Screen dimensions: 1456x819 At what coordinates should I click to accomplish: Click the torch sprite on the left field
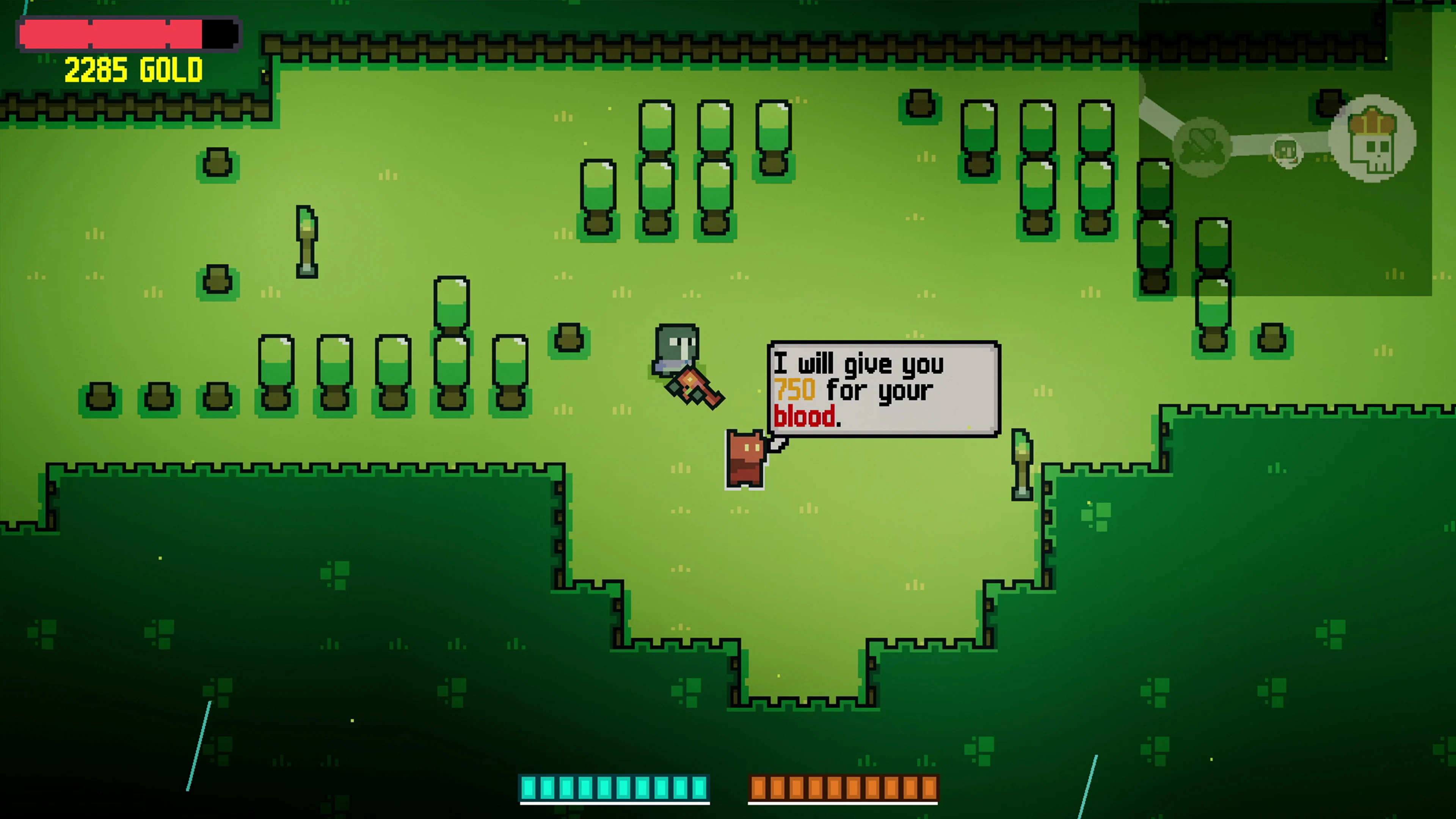click(307, 243)
